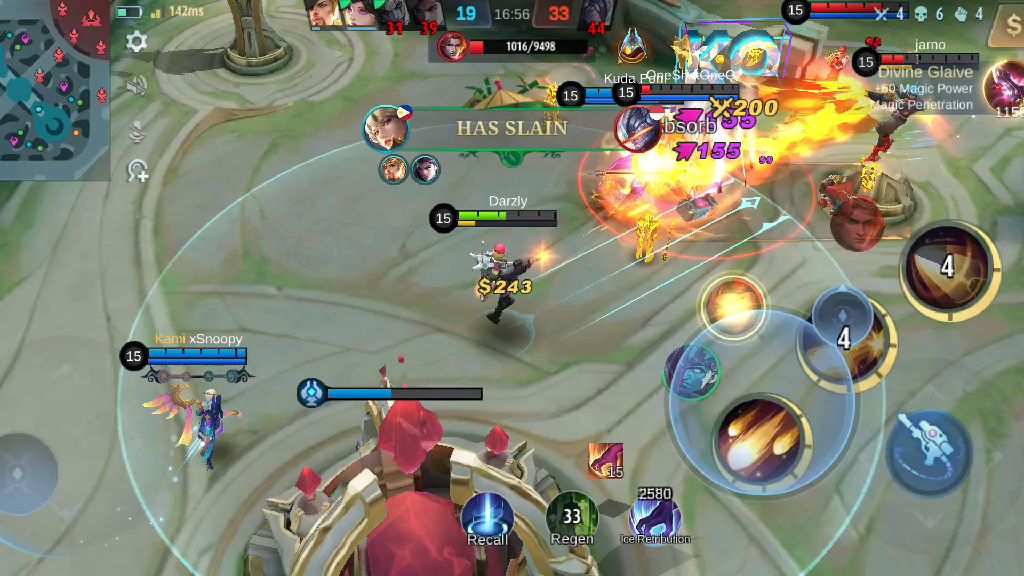The height and width of the screenshot is (576, 1024).
Task: Toggle the muted speaker icon
Action: coord(137,86)
